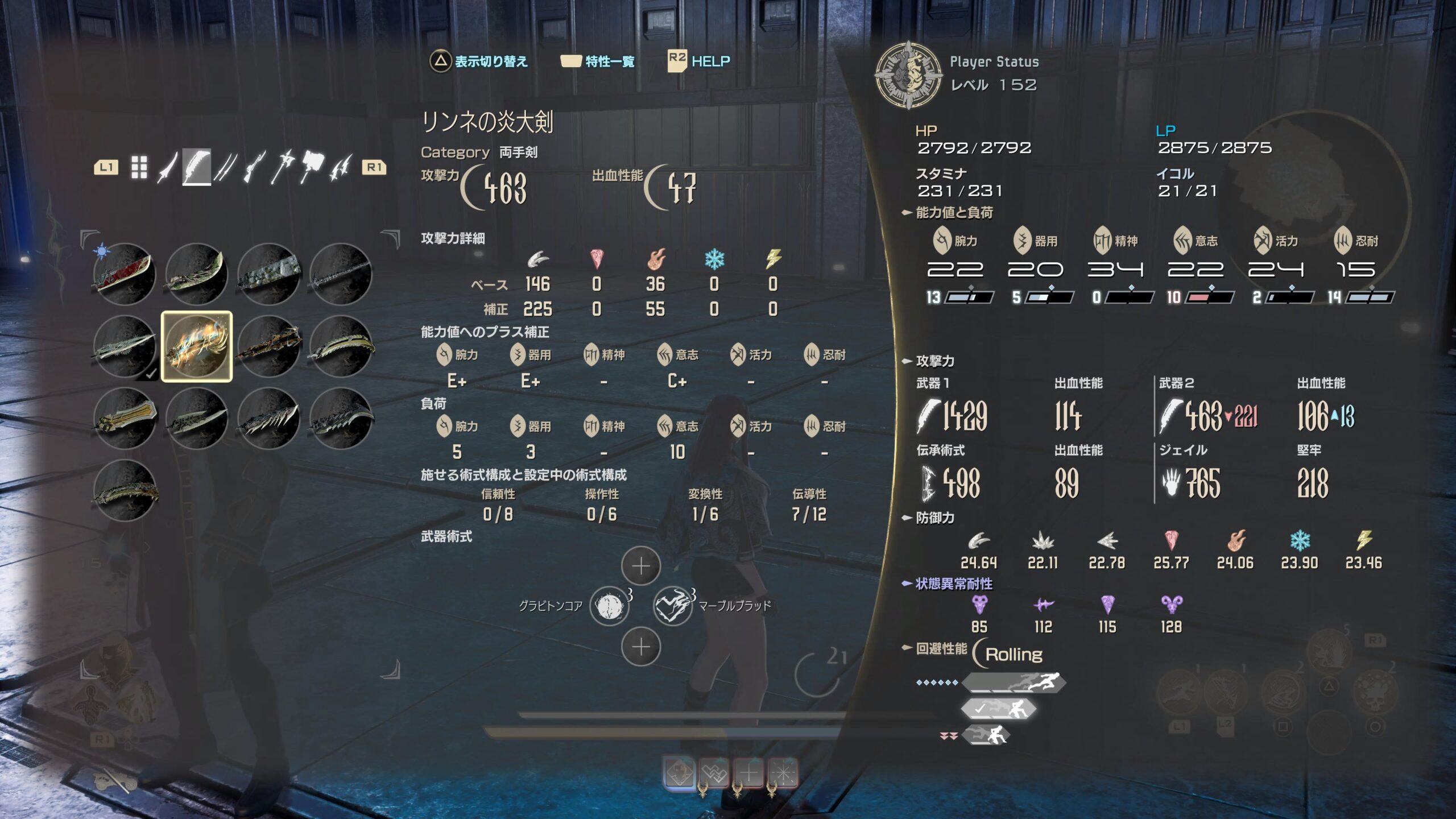Open the 特性一覧 traits list
1456x819 pixels.
598,61
